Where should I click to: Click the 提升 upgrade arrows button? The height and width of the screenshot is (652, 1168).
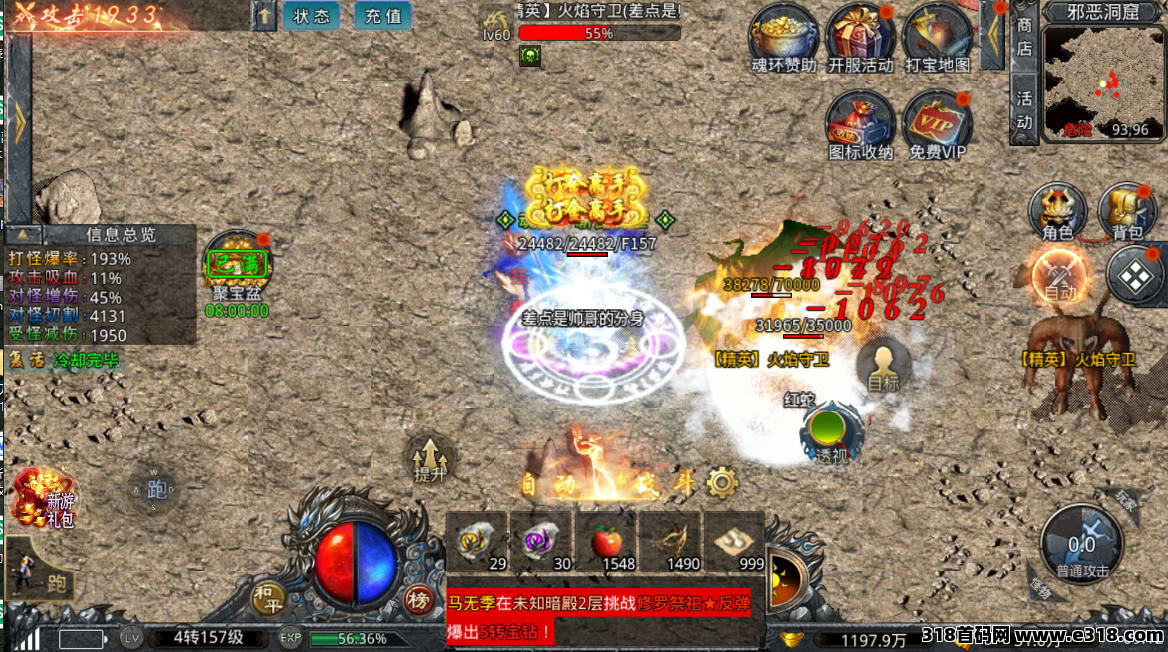430,460
